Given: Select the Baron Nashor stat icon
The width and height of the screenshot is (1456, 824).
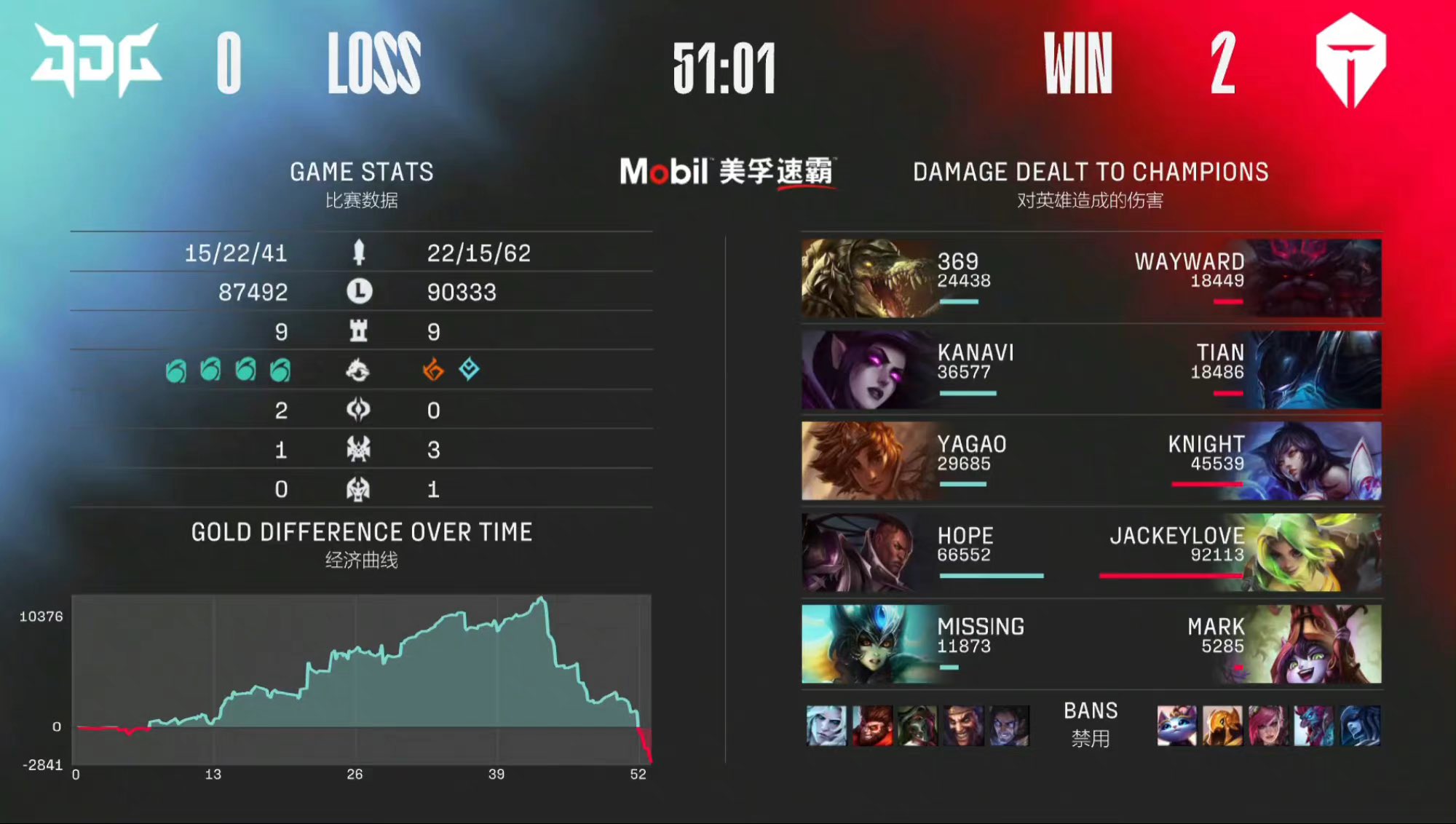Looking at the screenshot, I should pos(360,448).
